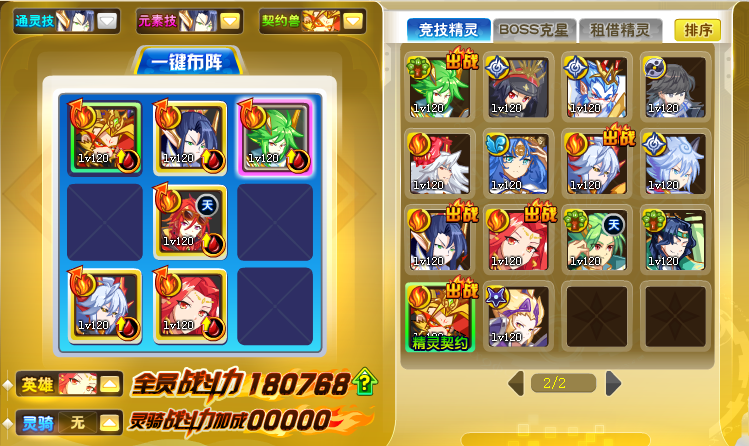Select the white-haired red-horned spirit in the list

coord(439,161)
